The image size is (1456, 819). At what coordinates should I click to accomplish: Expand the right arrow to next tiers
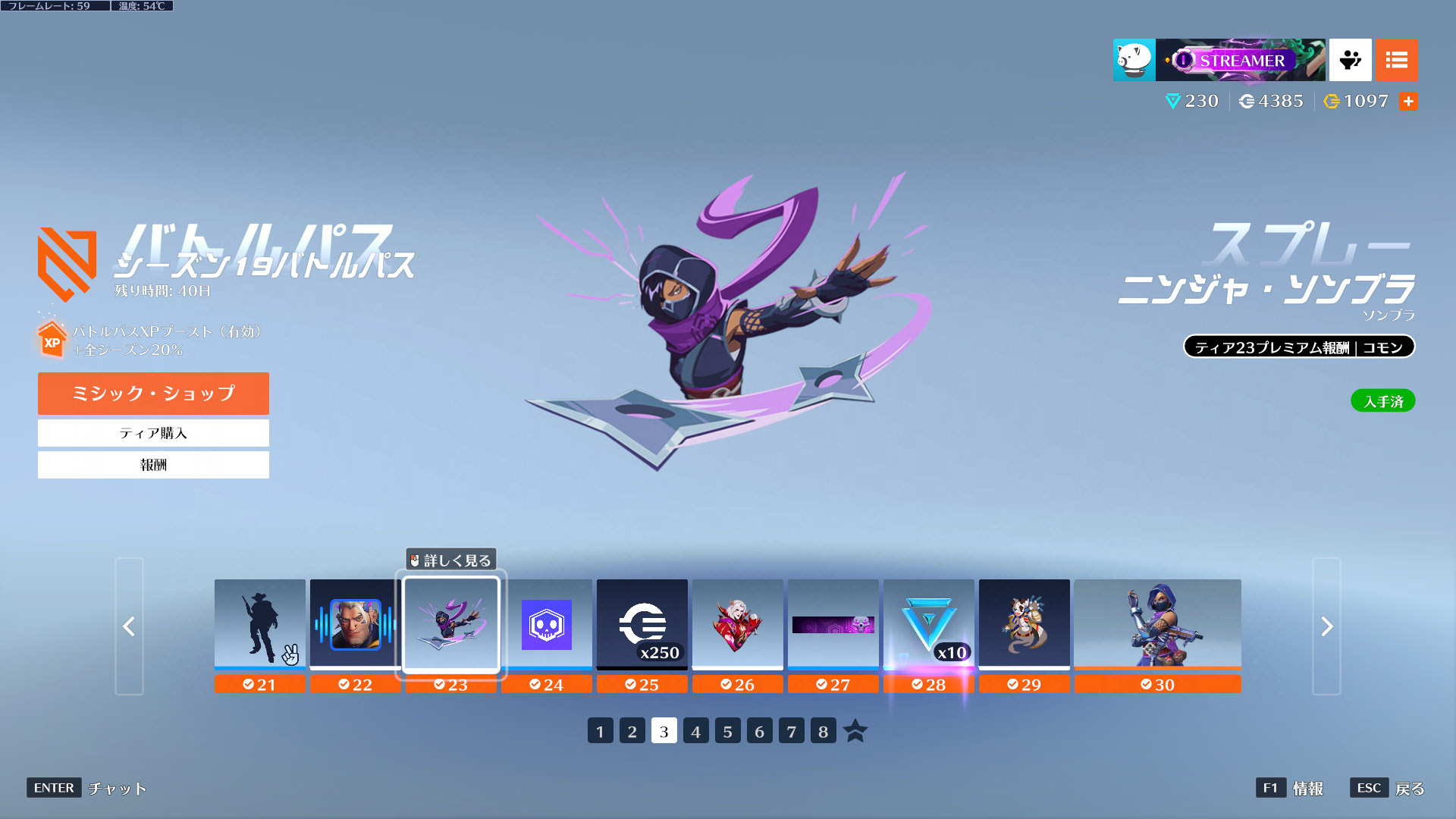pos(1326,627)
